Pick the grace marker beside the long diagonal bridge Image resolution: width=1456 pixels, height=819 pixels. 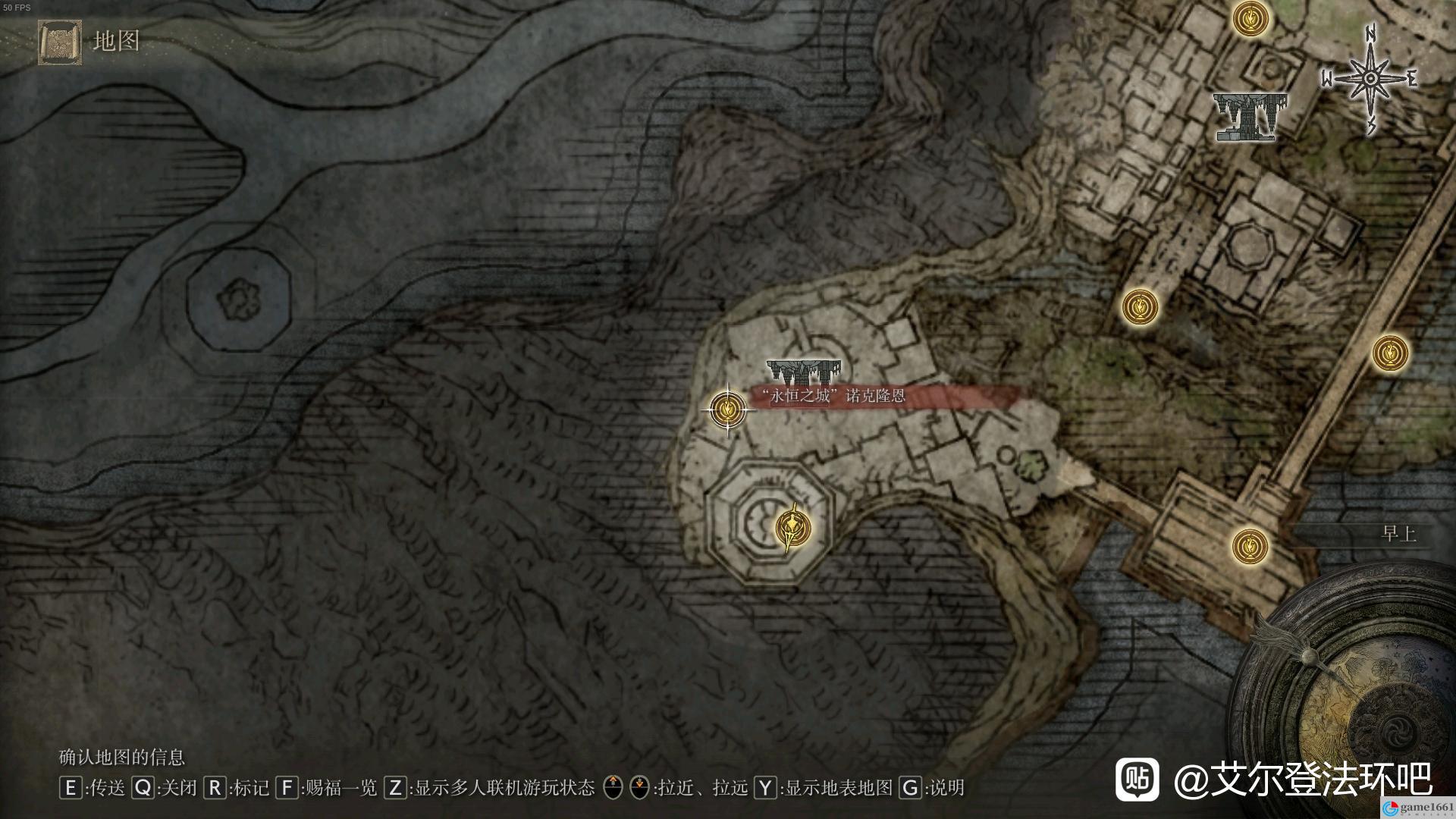click(1390, 353)
